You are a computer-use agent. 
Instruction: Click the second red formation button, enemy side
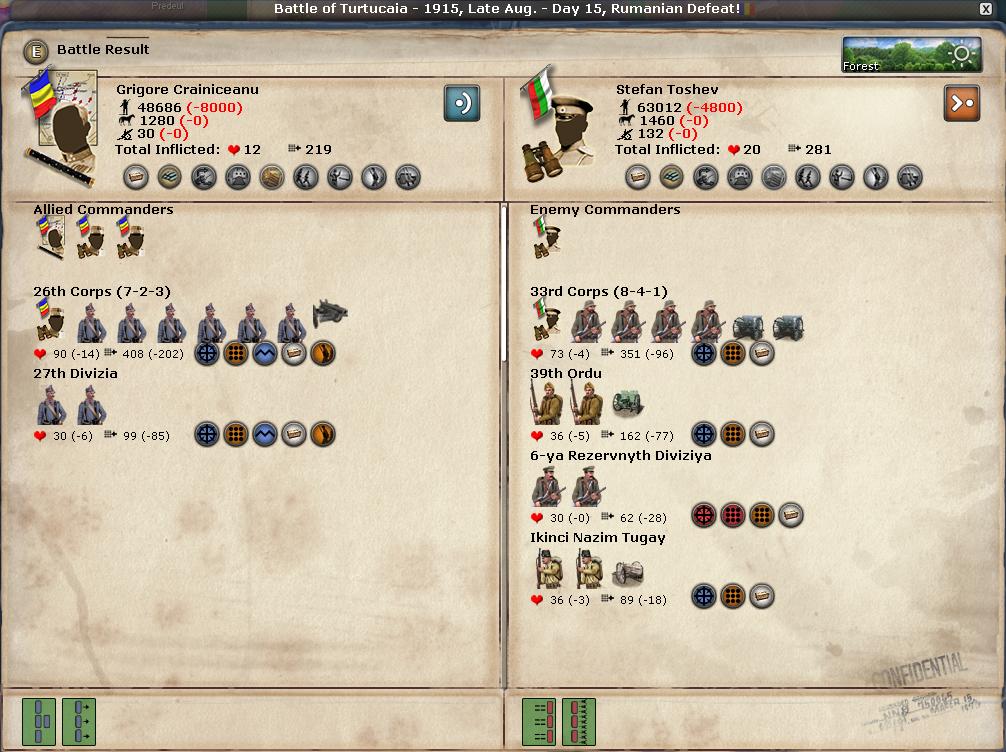click(579, 722)
